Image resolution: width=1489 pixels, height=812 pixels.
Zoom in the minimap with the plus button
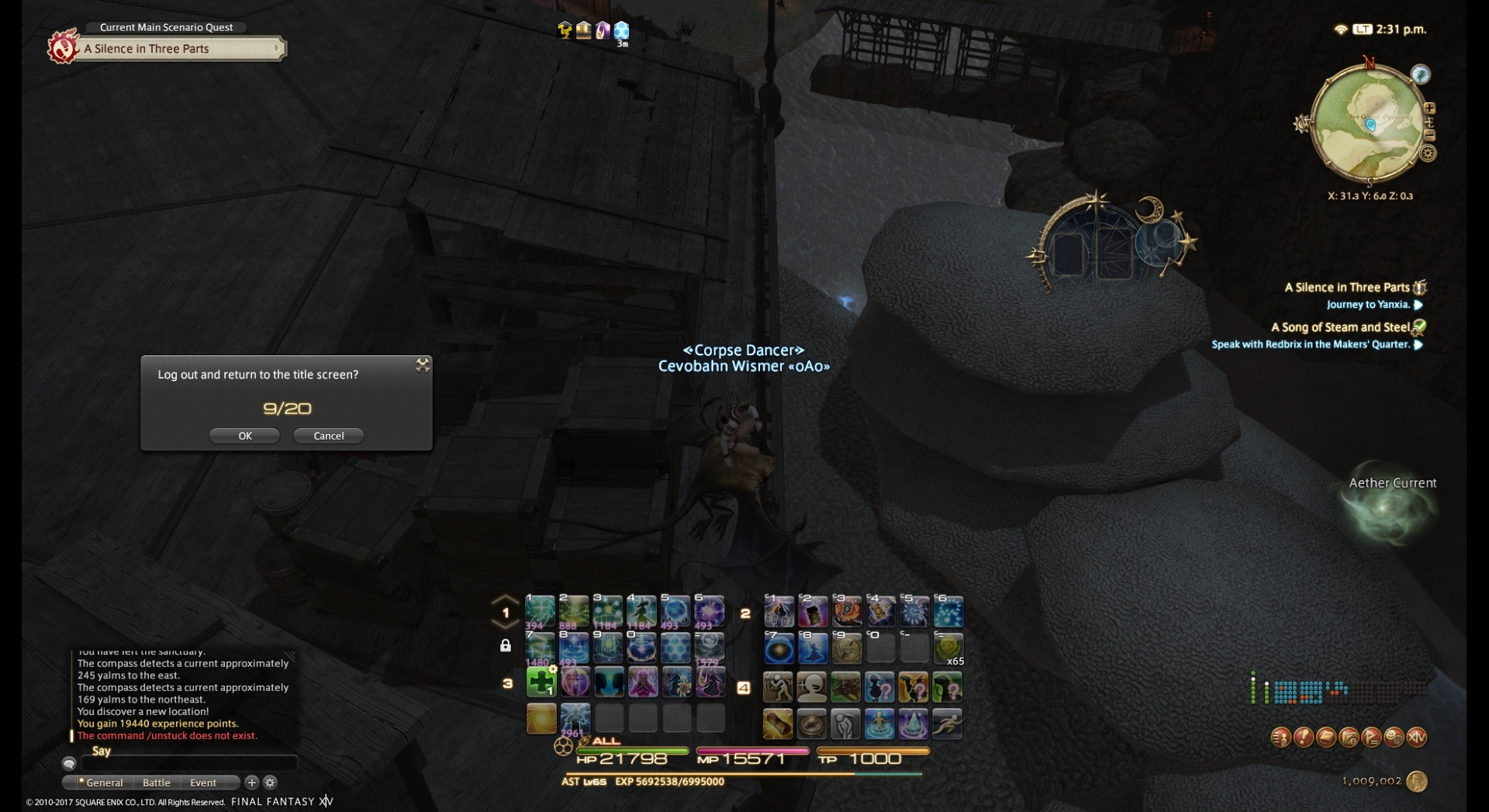(x=1429, y=109)
